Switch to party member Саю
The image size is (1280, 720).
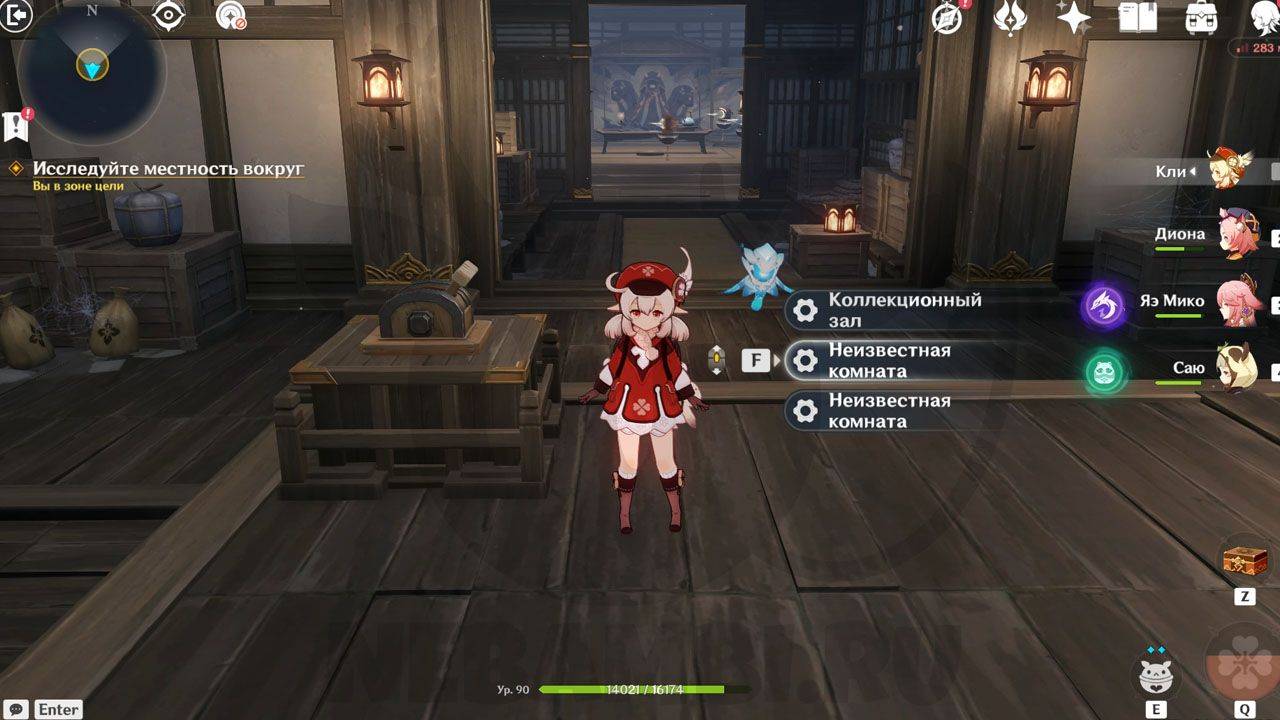(1238, 368)
